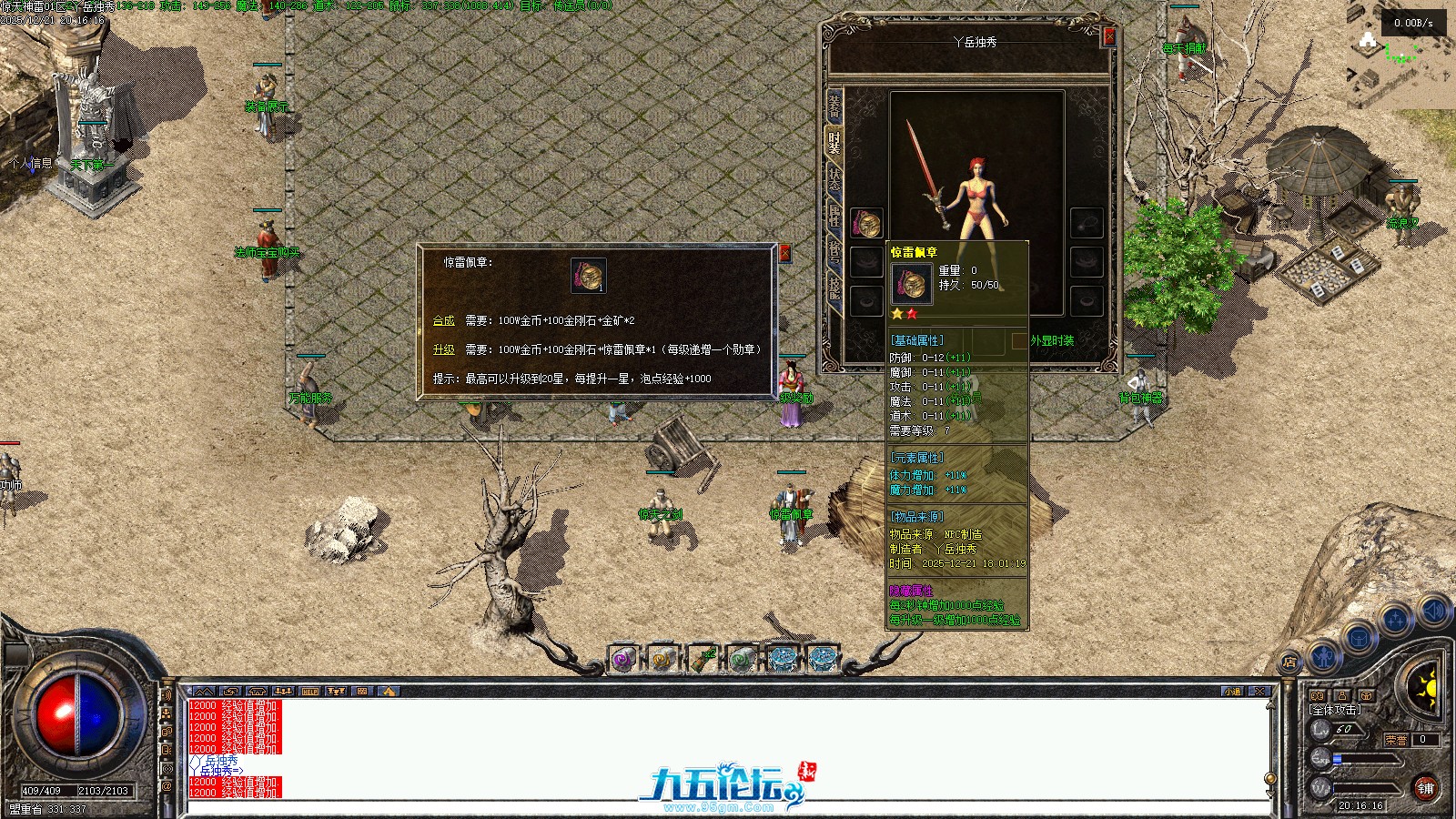Screen dimensions: 1456x819
Task: Use the green bundle item in the belt
Action: pos(703,659)
